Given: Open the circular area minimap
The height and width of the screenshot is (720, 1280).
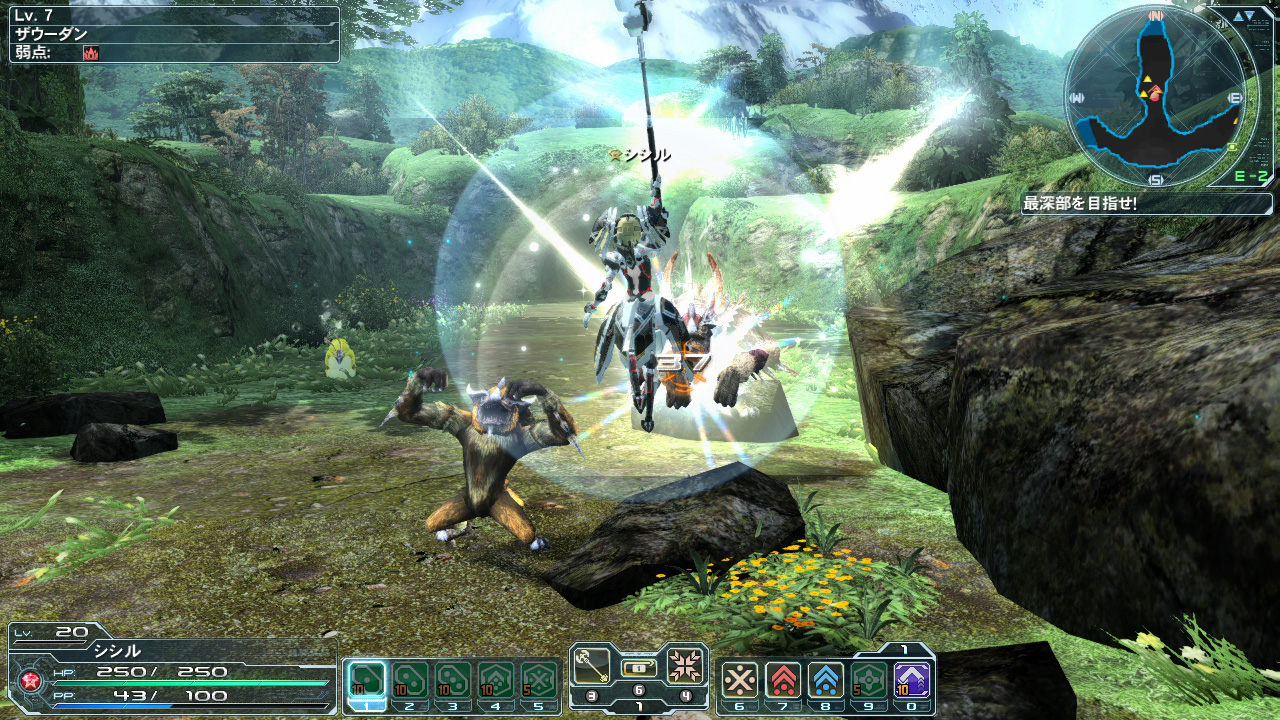Looking at the screenshot, I should click(1155, 96).
